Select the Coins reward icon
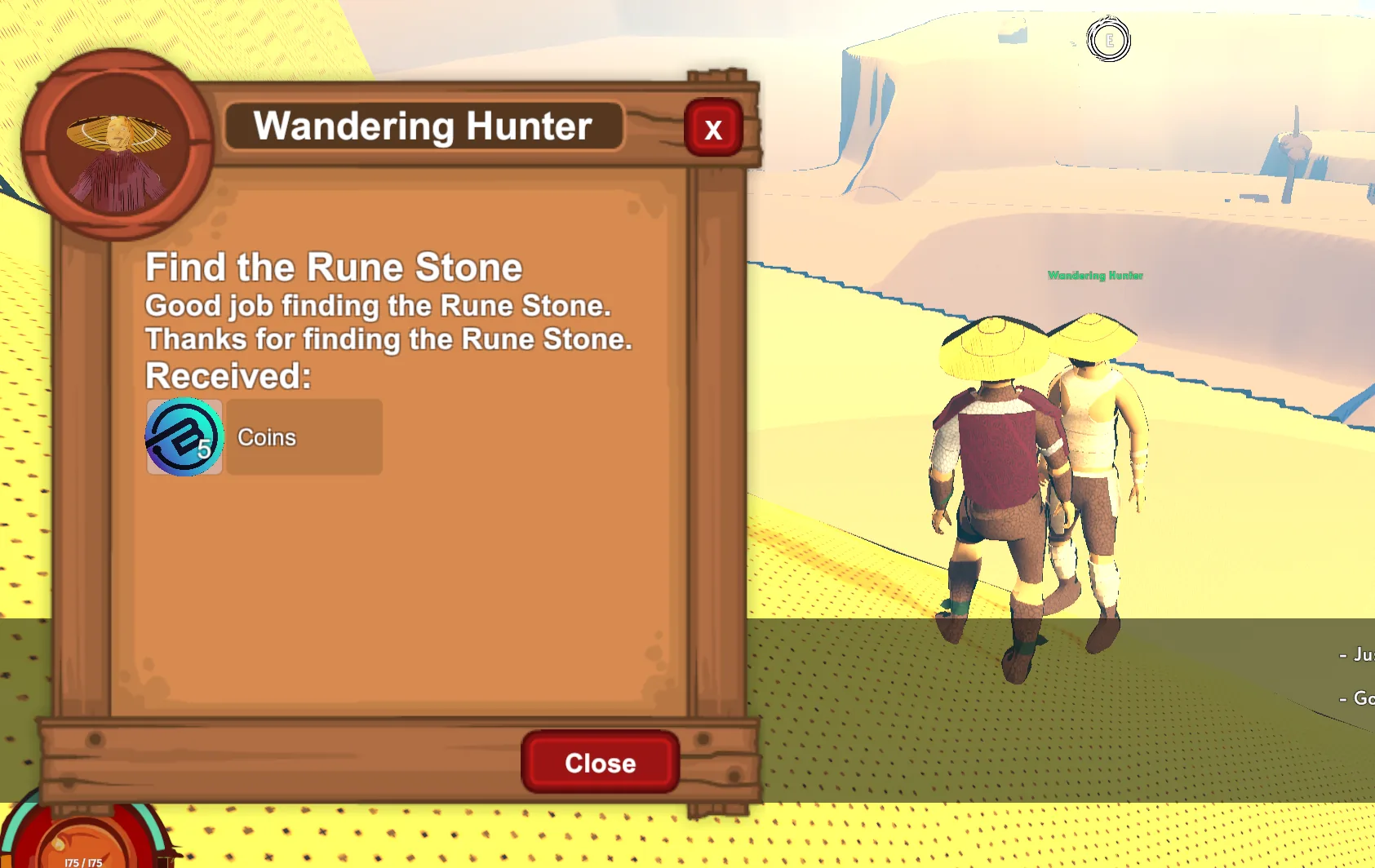The image size is (1375, 868). (184, 437)
